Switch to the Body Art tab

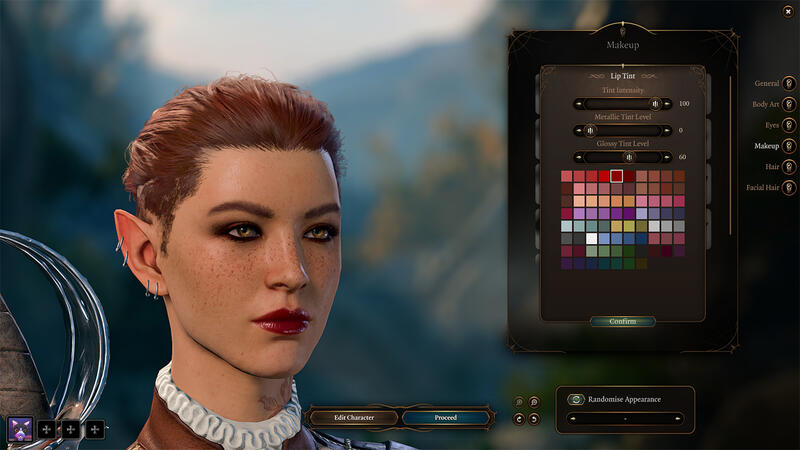click(x=789, y=104)
